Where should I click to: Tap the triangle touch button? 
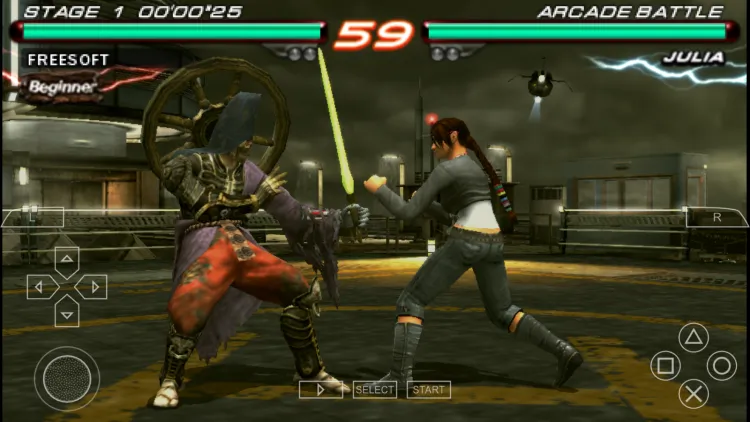(x=693, y=337)
